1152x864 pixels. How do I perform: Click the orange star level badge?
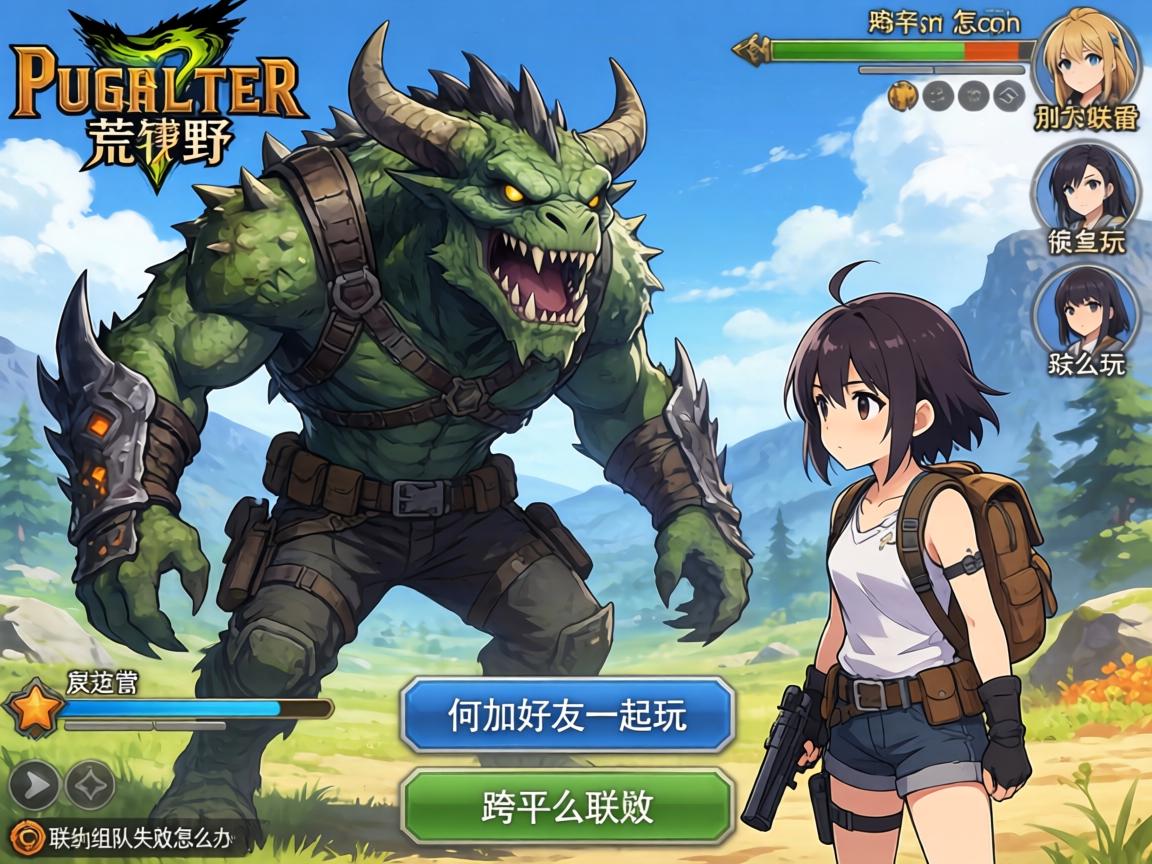(x=33, y=709)
